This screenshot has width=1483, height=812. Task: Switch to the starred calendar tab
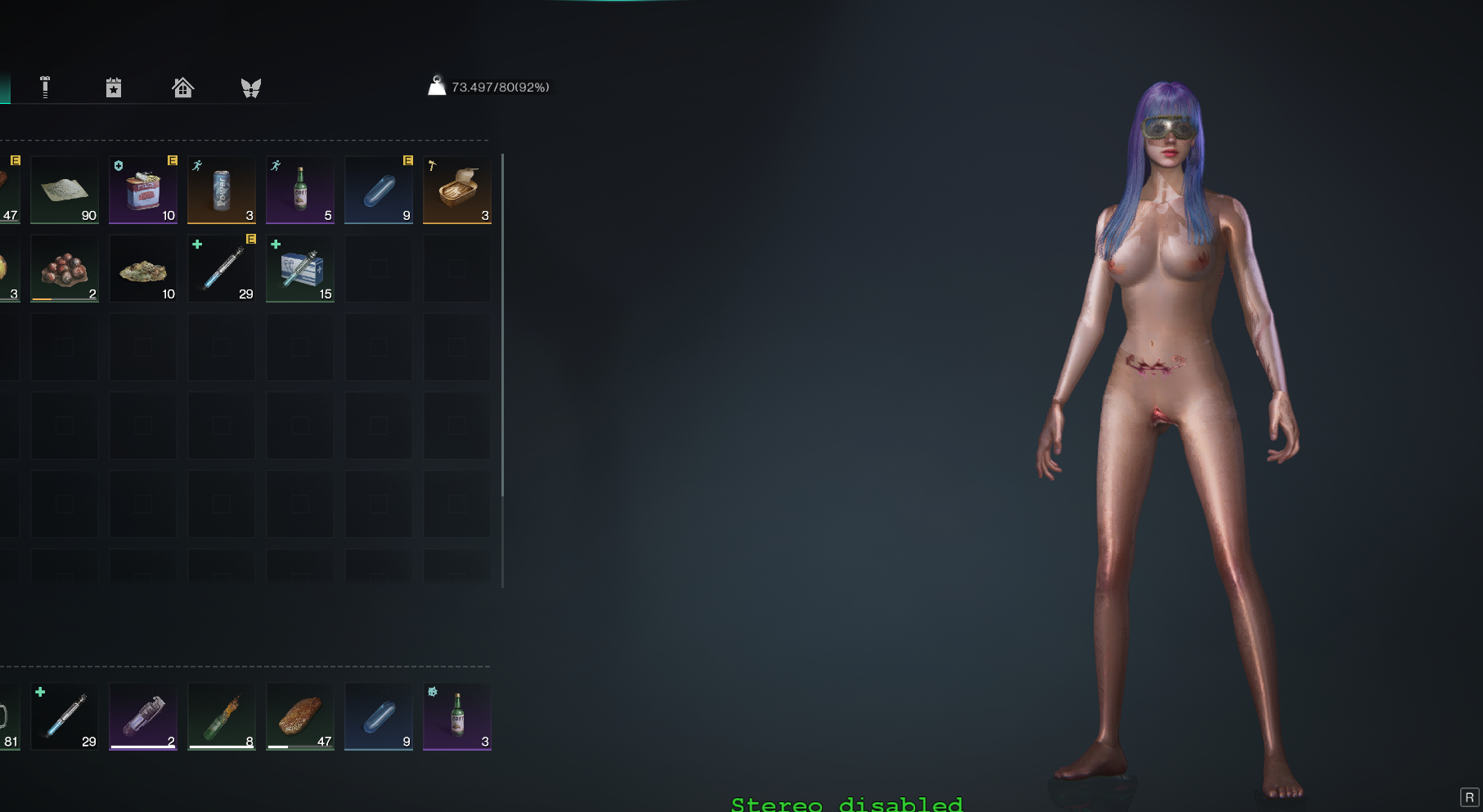[x=114, y=87]
